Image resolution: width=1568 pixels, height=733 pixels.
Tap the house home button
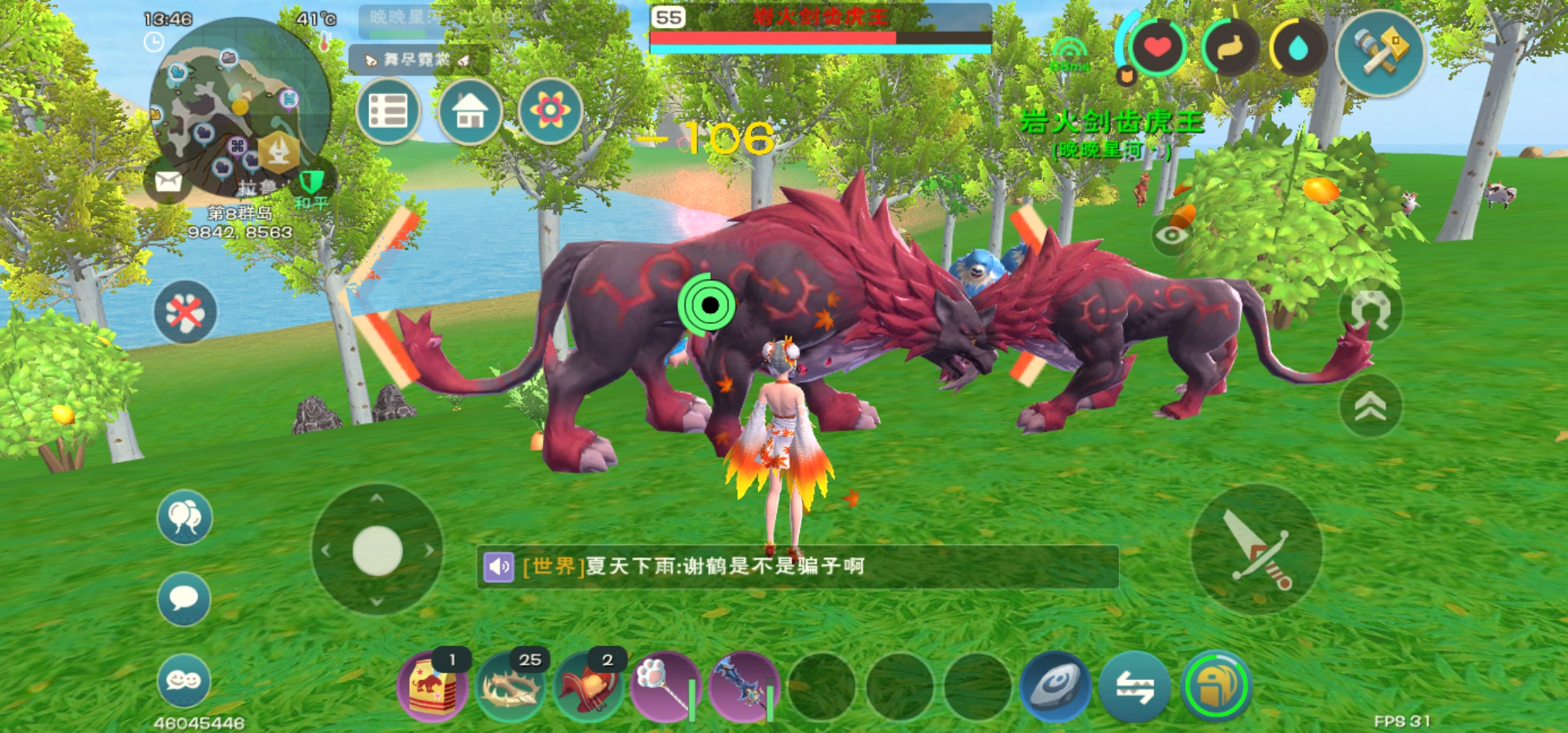click(470, 111)
